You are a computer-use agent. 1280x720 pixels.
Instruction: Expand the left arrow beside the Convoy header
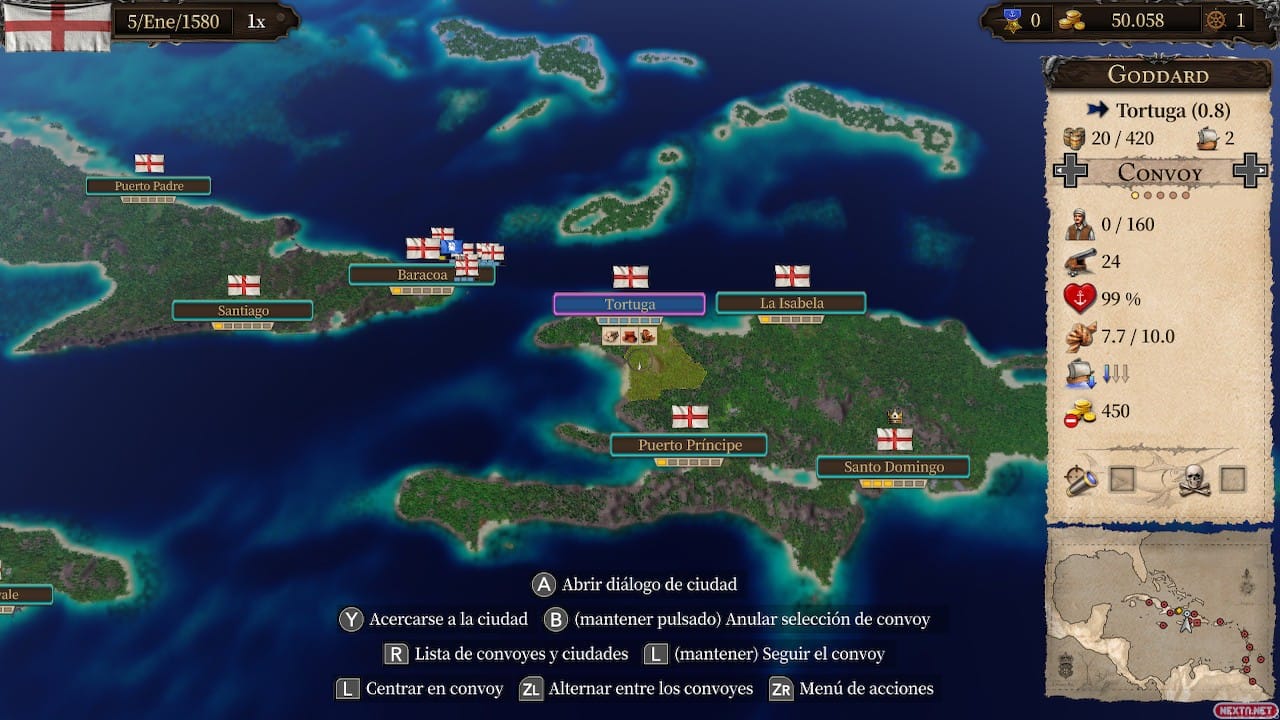point(1072,172)
